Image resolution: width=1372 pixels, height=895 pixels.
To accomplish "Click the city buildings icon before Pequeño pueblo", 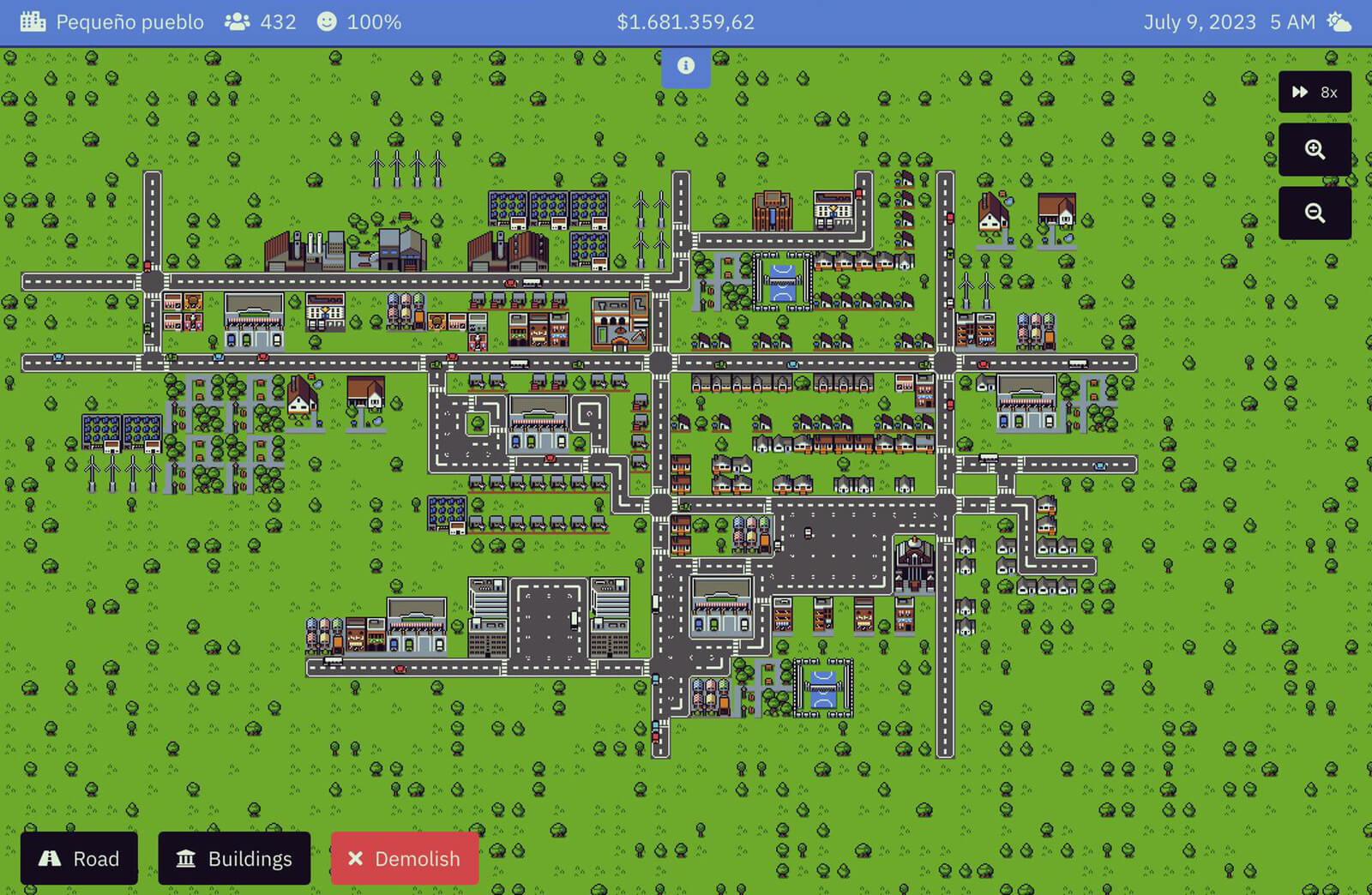I will pyautogui.click(x=33, y=21).
